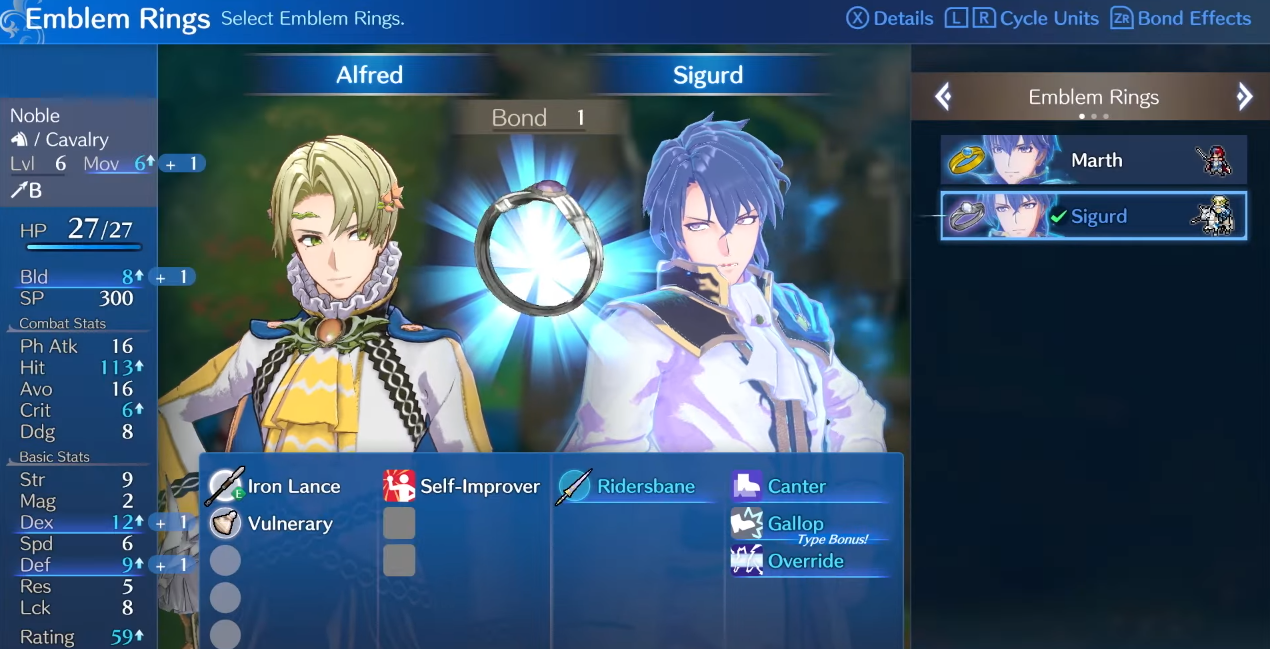Image resolution: width=1270 pixels, height=649 pixels.
Task: Choose the Sigurd emblem ring entry
Action: (x=1093, y=216)
